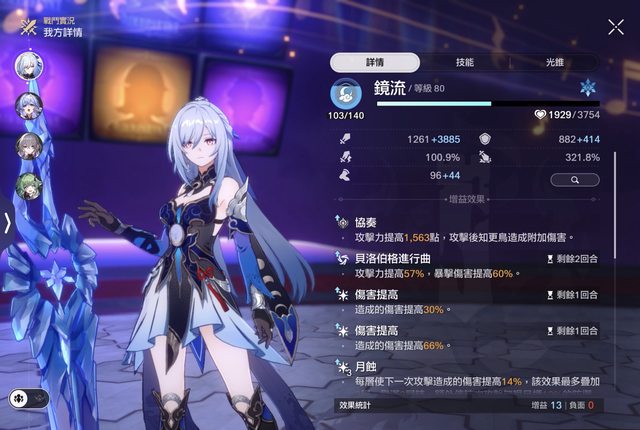The height and width of the screenshot is (430, 640).
Task: Click the Ice element snowflake icon
Action: click(587, 89)
